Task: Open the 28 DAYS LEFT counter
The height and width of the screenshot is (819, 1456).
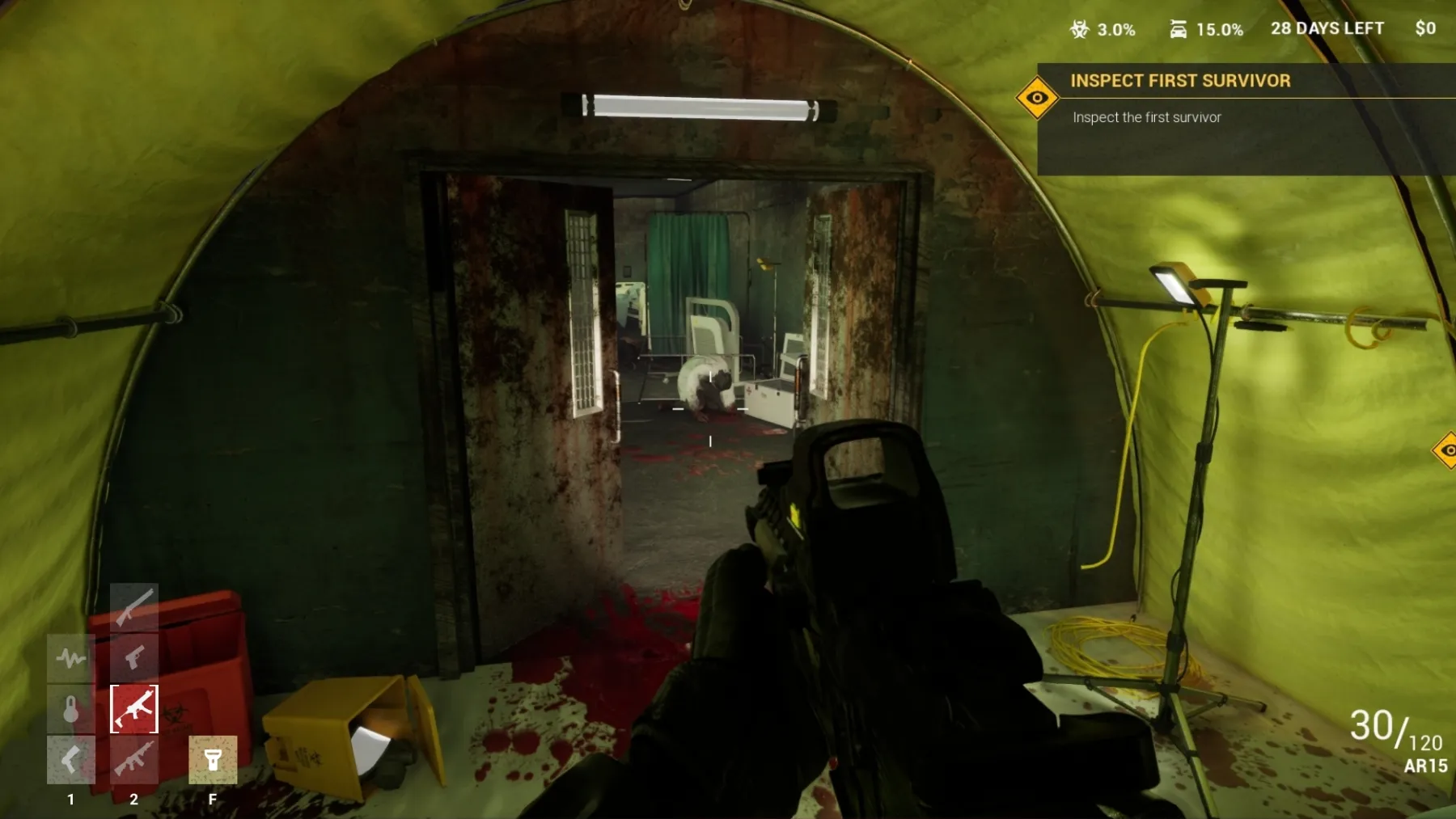Action: 1327,27
